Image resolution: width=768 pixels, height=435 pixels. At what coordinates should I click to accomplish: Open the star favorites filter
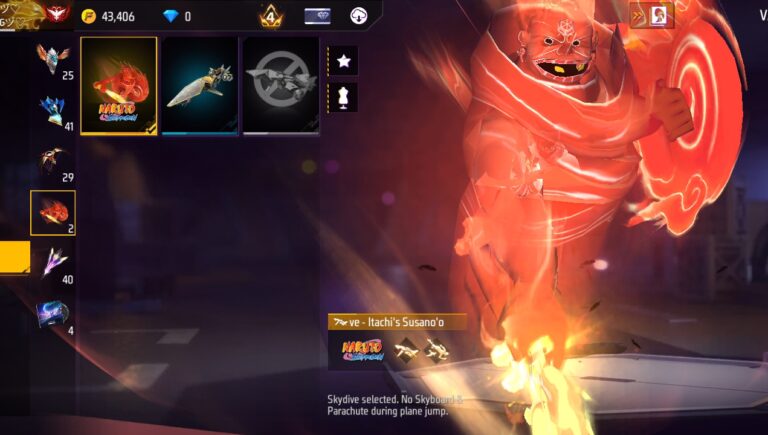(343, 62)
